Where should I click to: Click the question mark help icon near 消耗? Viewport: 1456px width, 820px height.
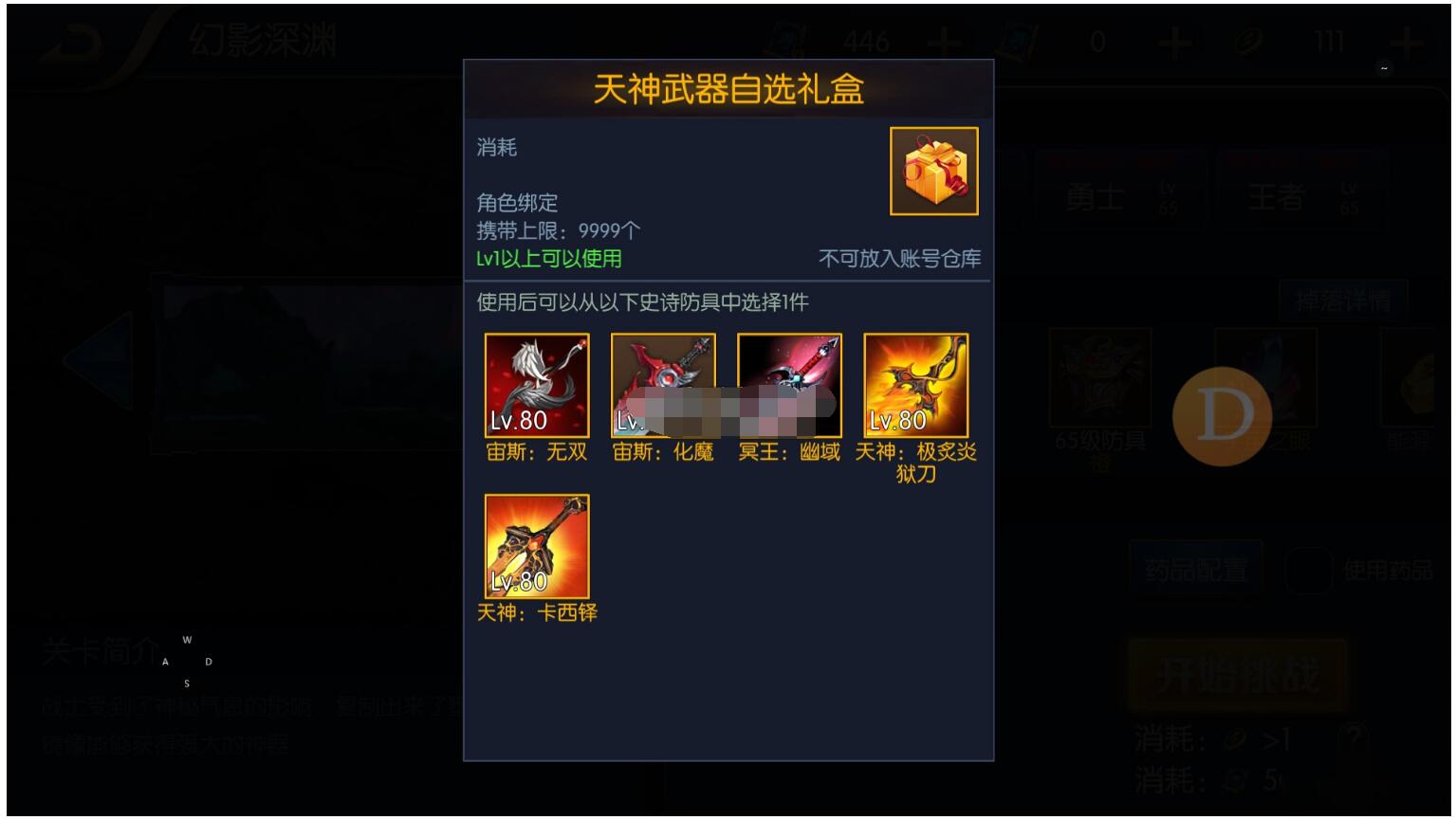coord(1354,735)
